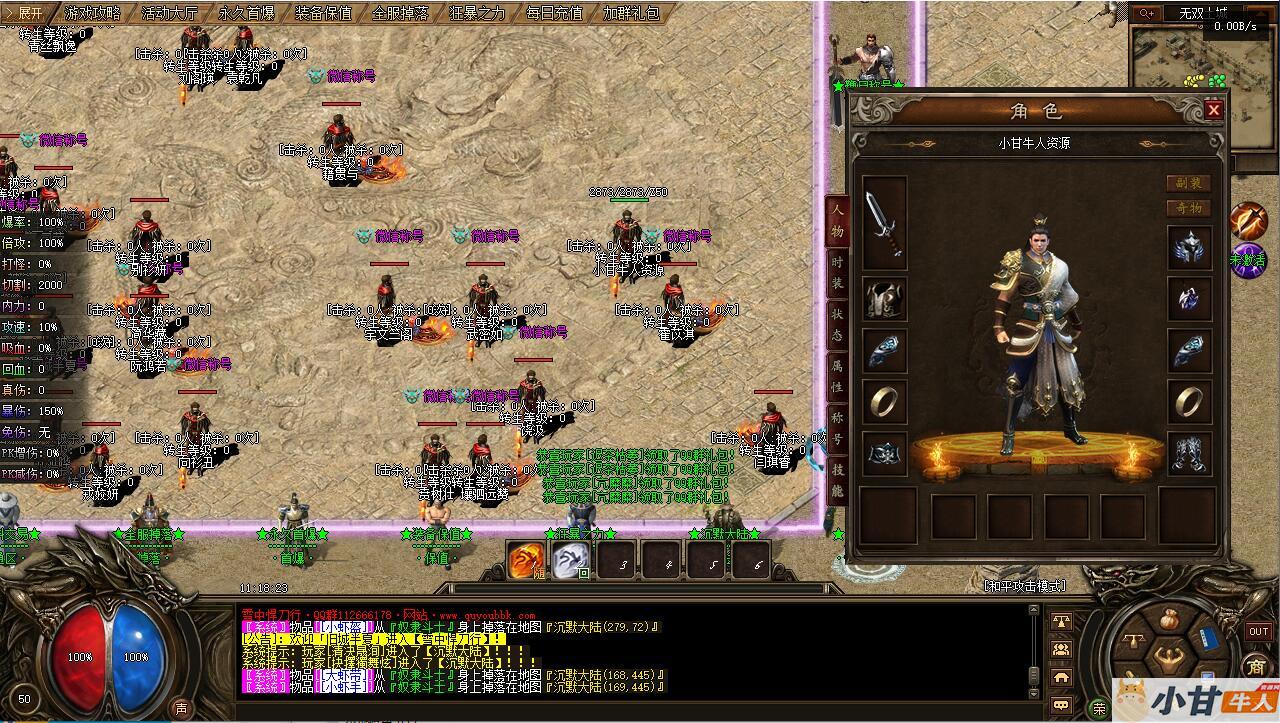Open the 游戏攻略 game guide menu
The height and width of the screenshot is (723, 1280).
pos(92,13)
